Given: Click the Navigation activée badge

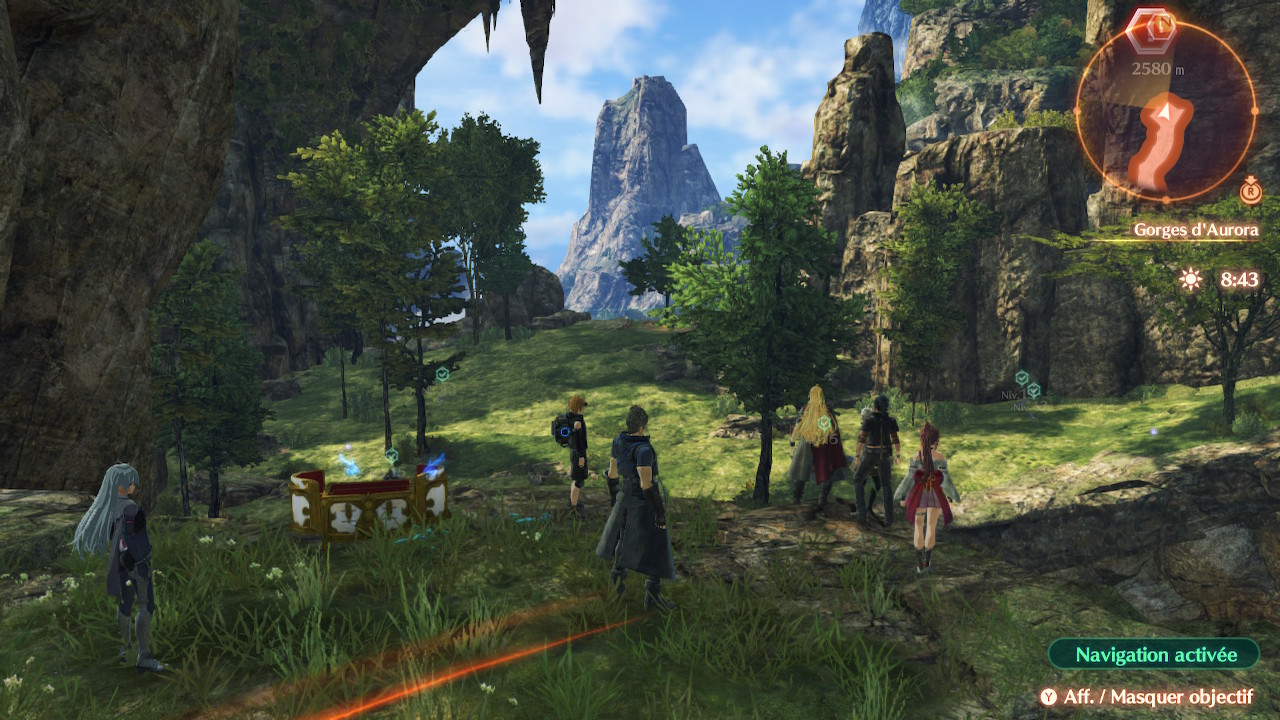Looking at the screenshot, I should point(1154,655).
